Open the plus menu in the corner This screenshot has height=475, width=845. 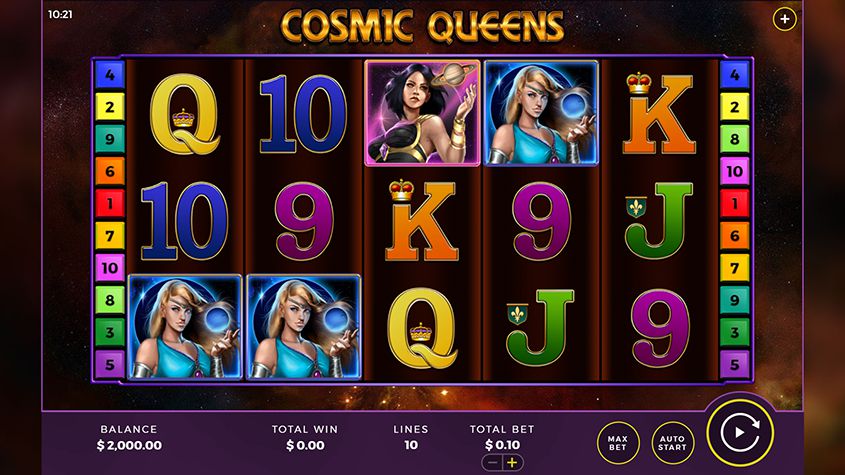(x=785, y=19)
